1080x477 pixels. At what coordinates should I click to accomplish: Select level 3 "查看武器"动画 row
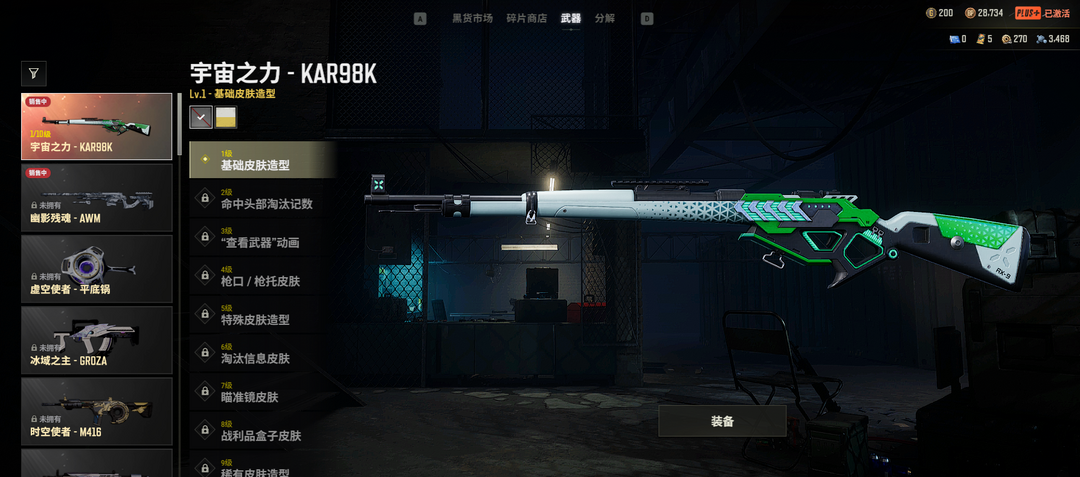coord(262,239)
